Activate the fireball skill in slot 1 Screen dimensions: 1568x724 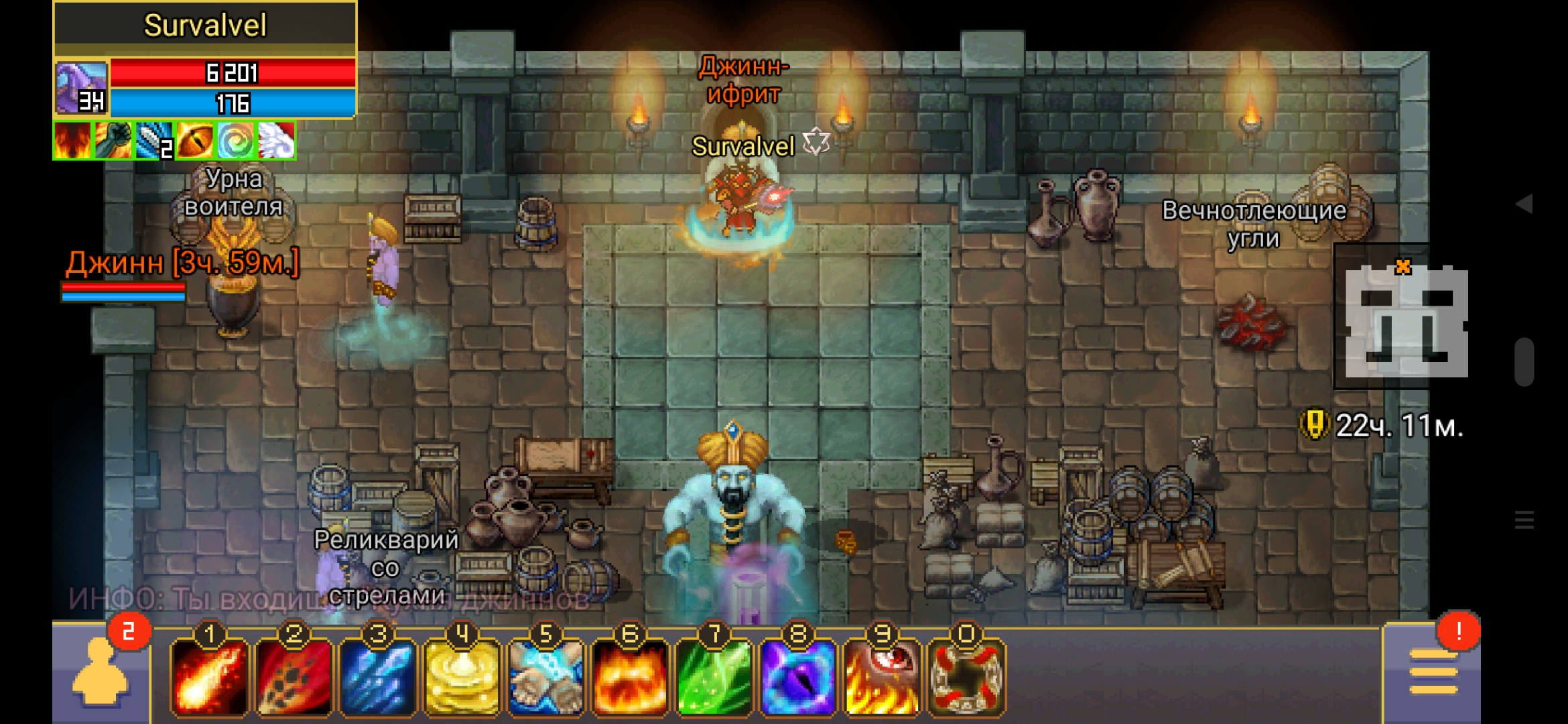[x=210, y=677]
